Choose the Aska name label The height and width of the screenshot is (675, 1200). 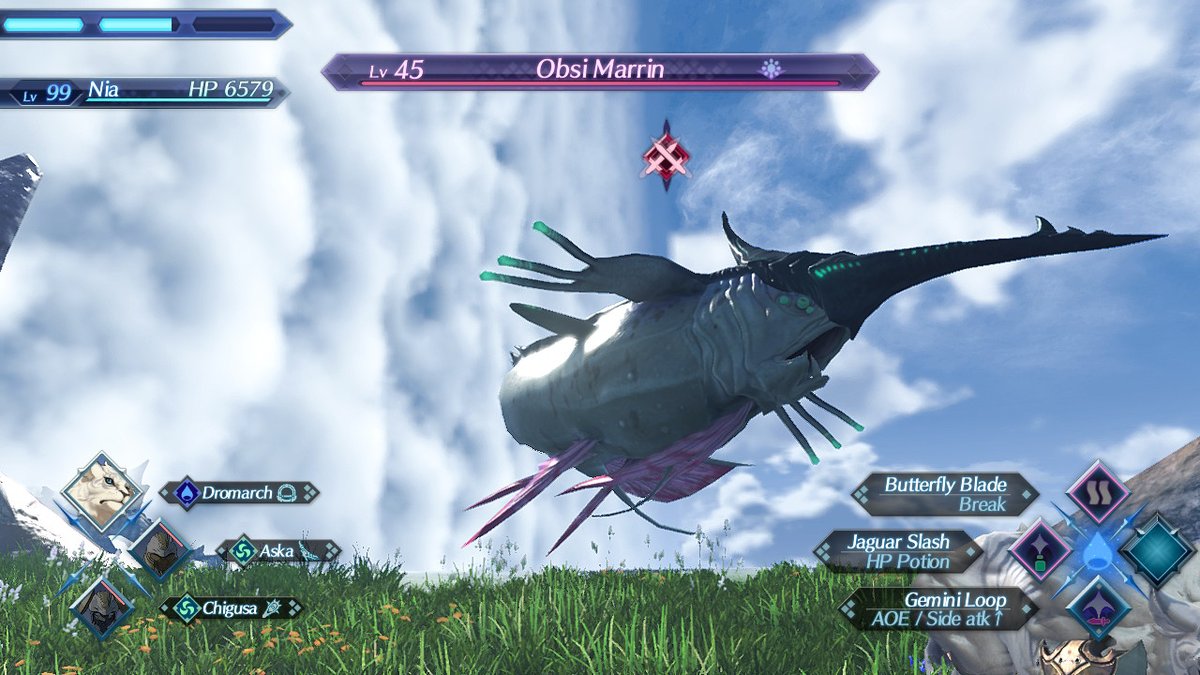tap(279, 551)
